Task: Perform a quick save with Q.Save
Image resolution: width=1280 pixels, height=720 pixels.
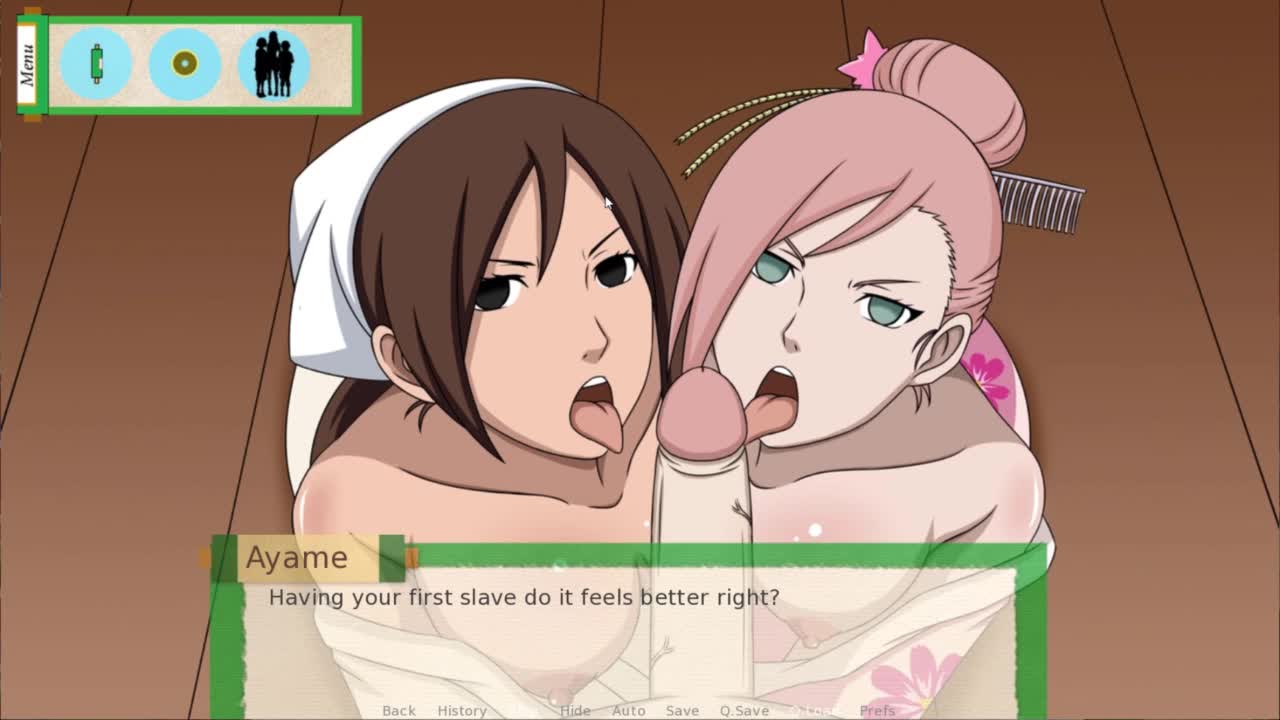Action: pyautogui.click(x=744, y=710)
